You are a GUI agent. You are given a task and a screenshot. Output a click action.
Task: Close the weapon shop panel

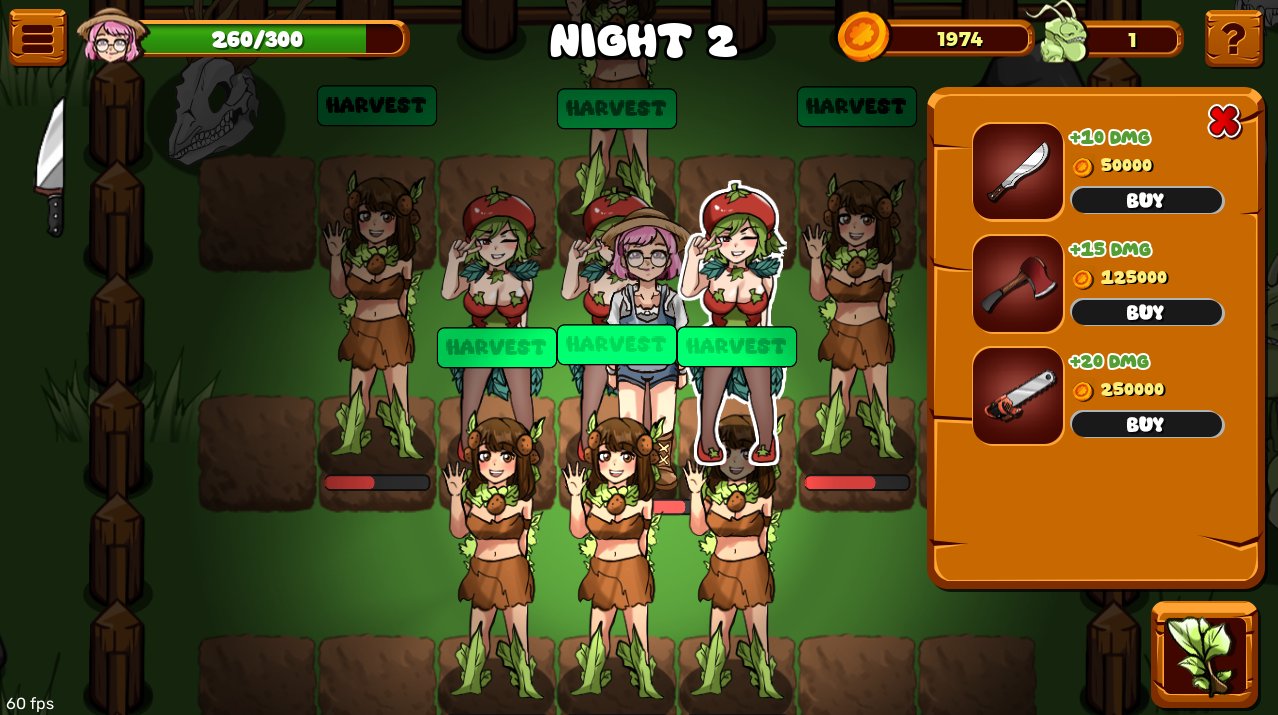(1224, 121)
